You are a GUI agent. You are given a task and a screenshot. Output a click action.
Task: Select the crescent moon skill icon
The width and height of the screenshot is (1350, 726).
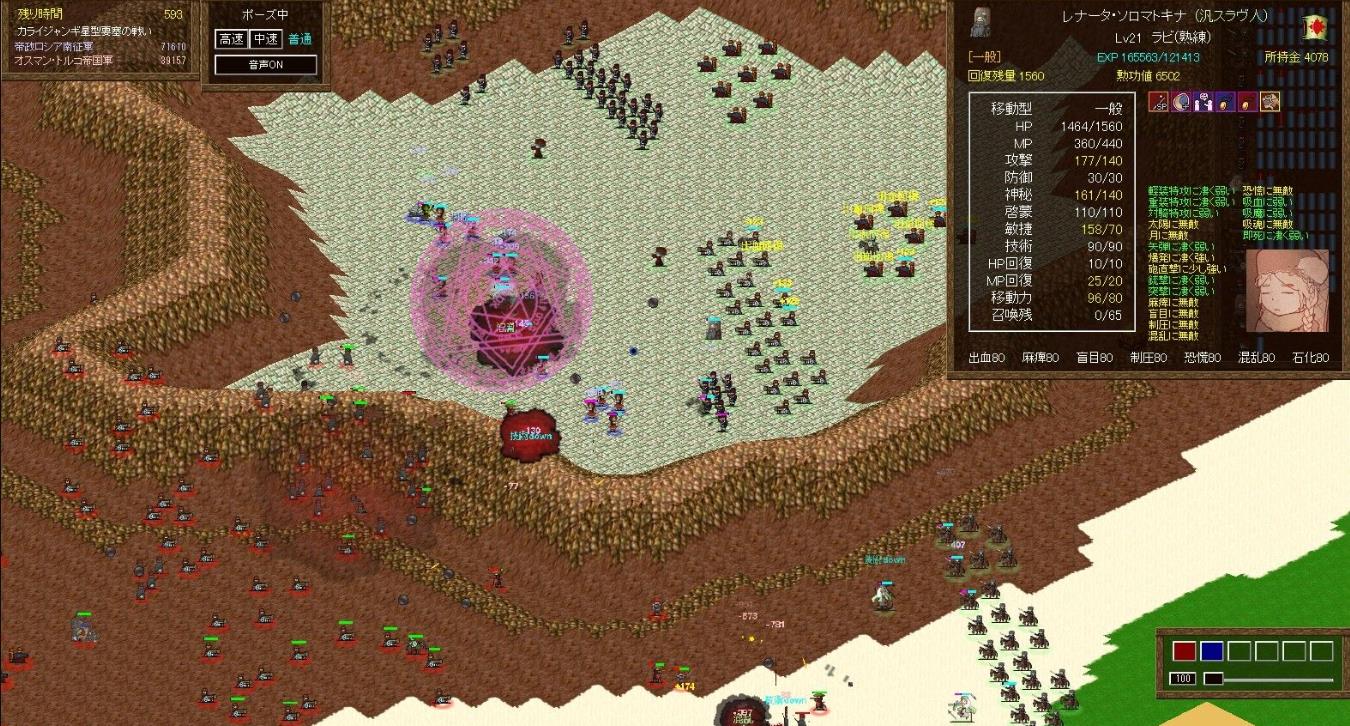click(x=1181, y=101)
